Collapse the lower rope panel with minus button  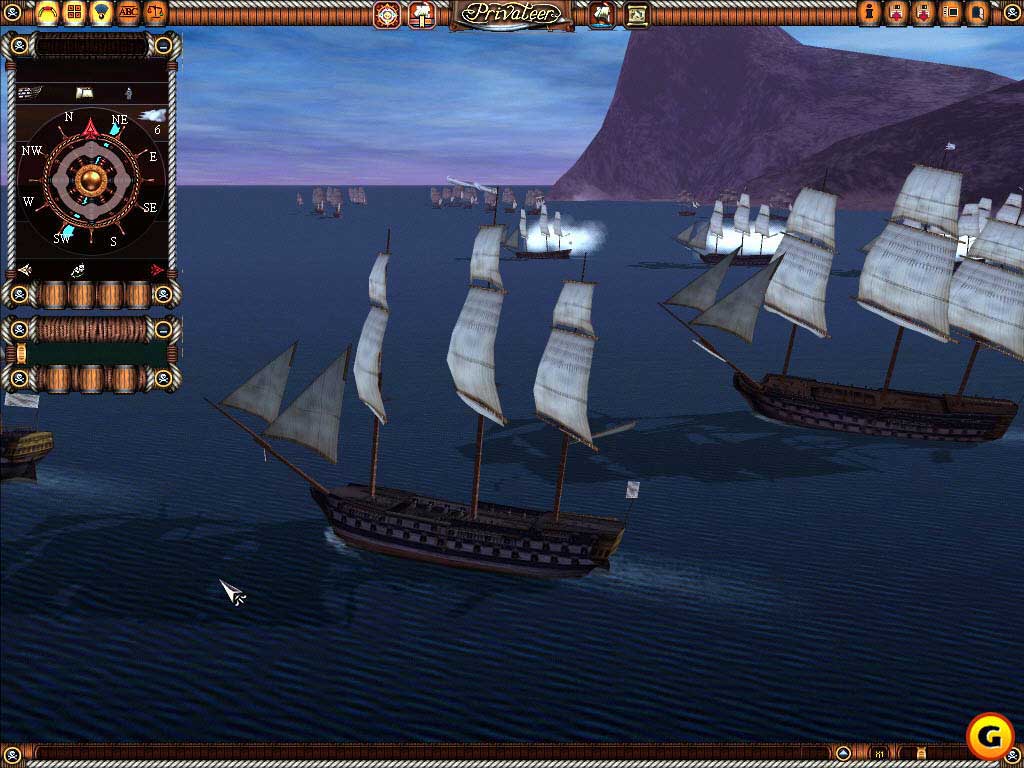point(164,328)
